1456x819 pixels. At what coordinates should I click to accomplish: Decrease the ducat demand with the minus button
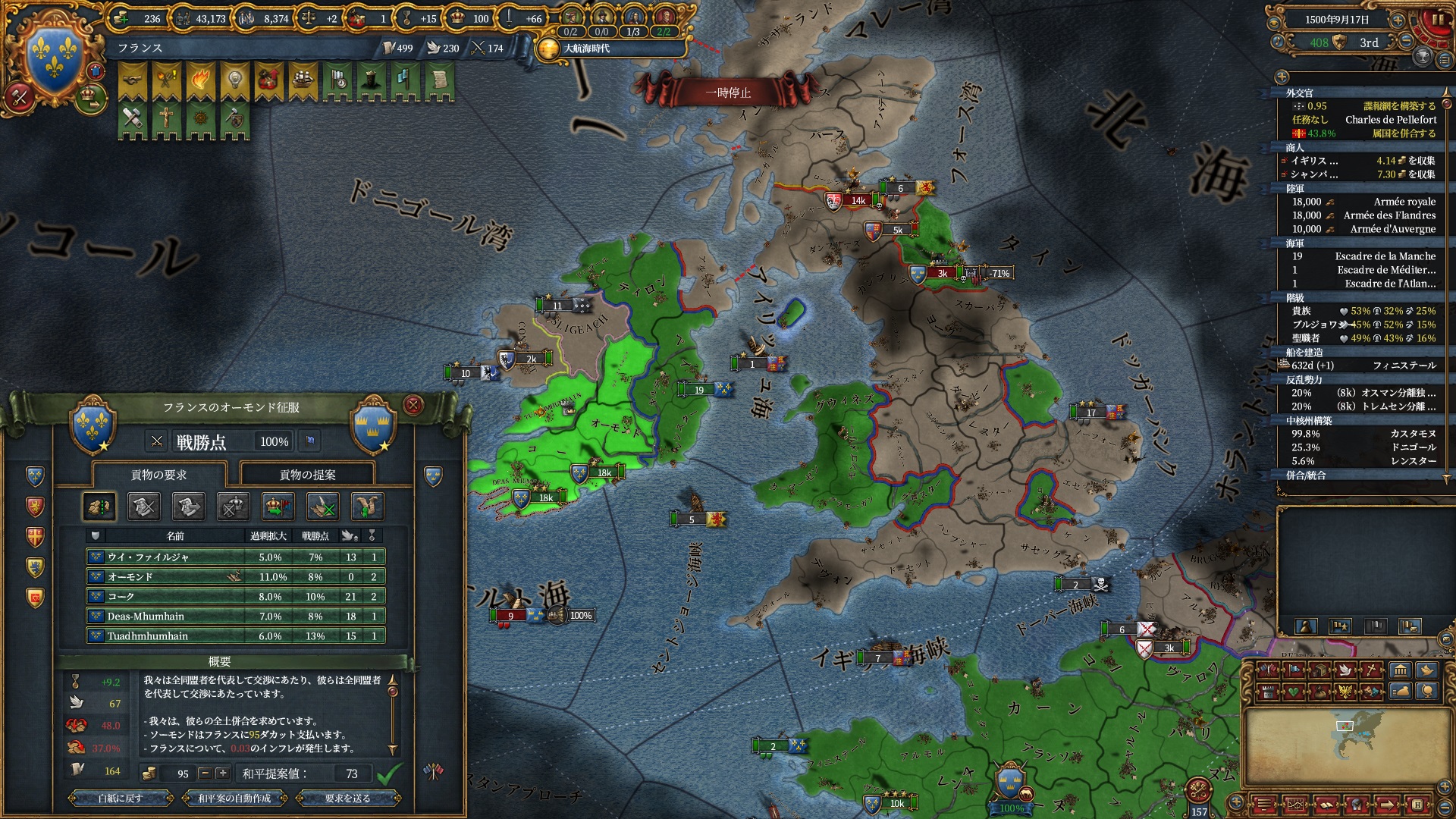(x=205, y=773)
